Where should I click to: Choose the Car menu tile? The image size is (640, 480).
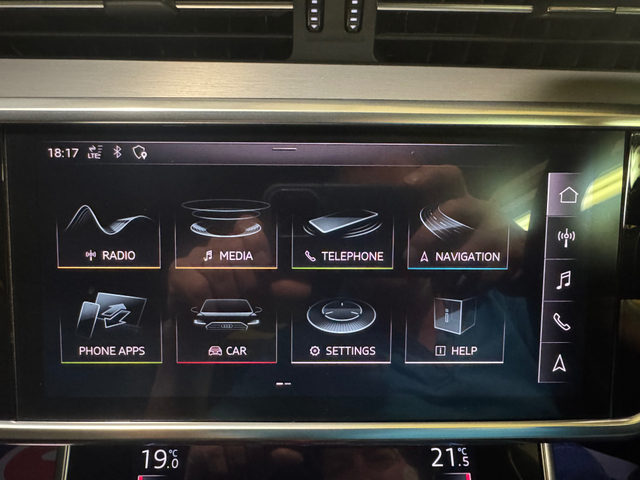tap(226, 328)
